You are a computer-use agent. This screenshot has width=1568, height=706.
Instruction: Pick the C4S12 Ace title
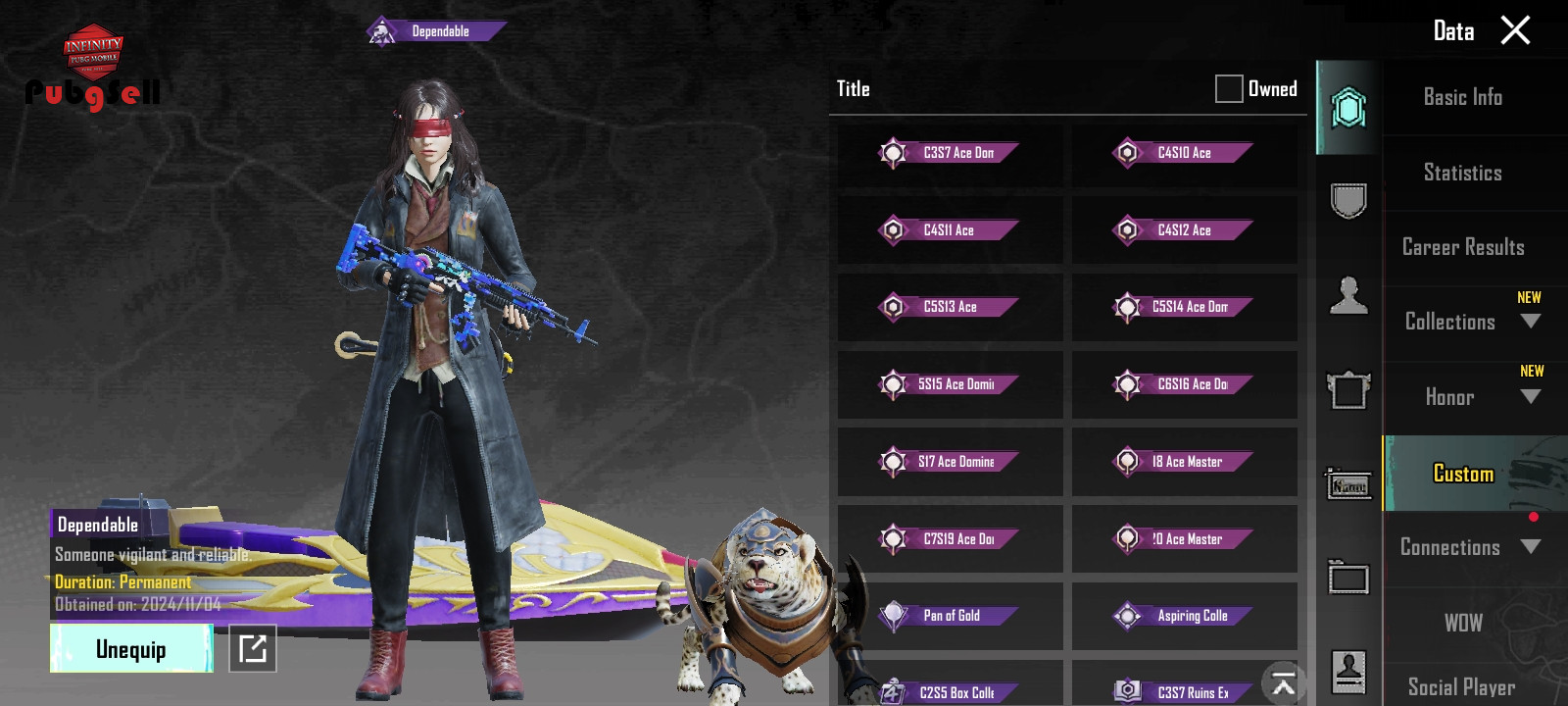coord(1184,230)
